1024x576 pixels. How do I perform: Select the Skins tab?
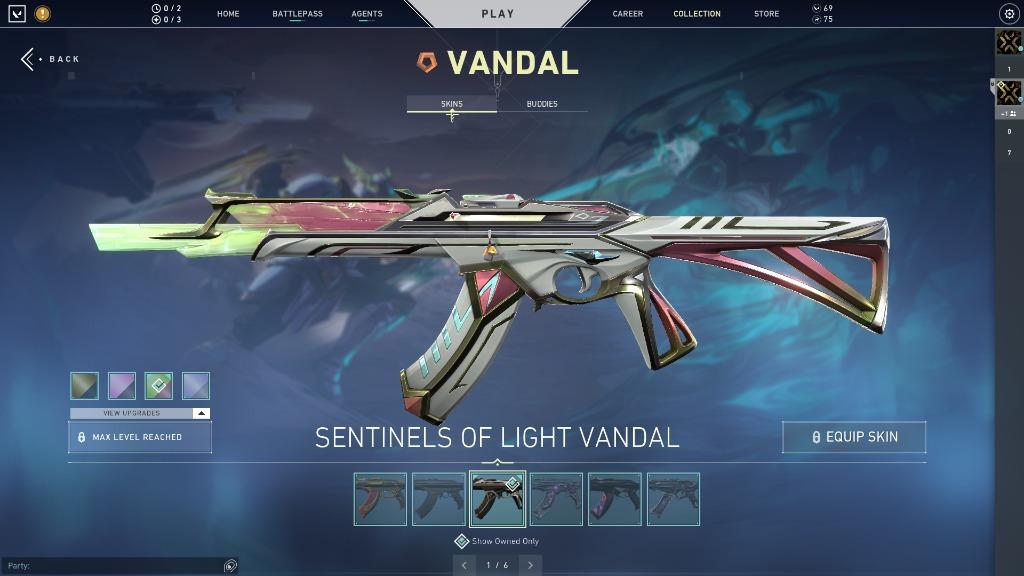(452, 104)
